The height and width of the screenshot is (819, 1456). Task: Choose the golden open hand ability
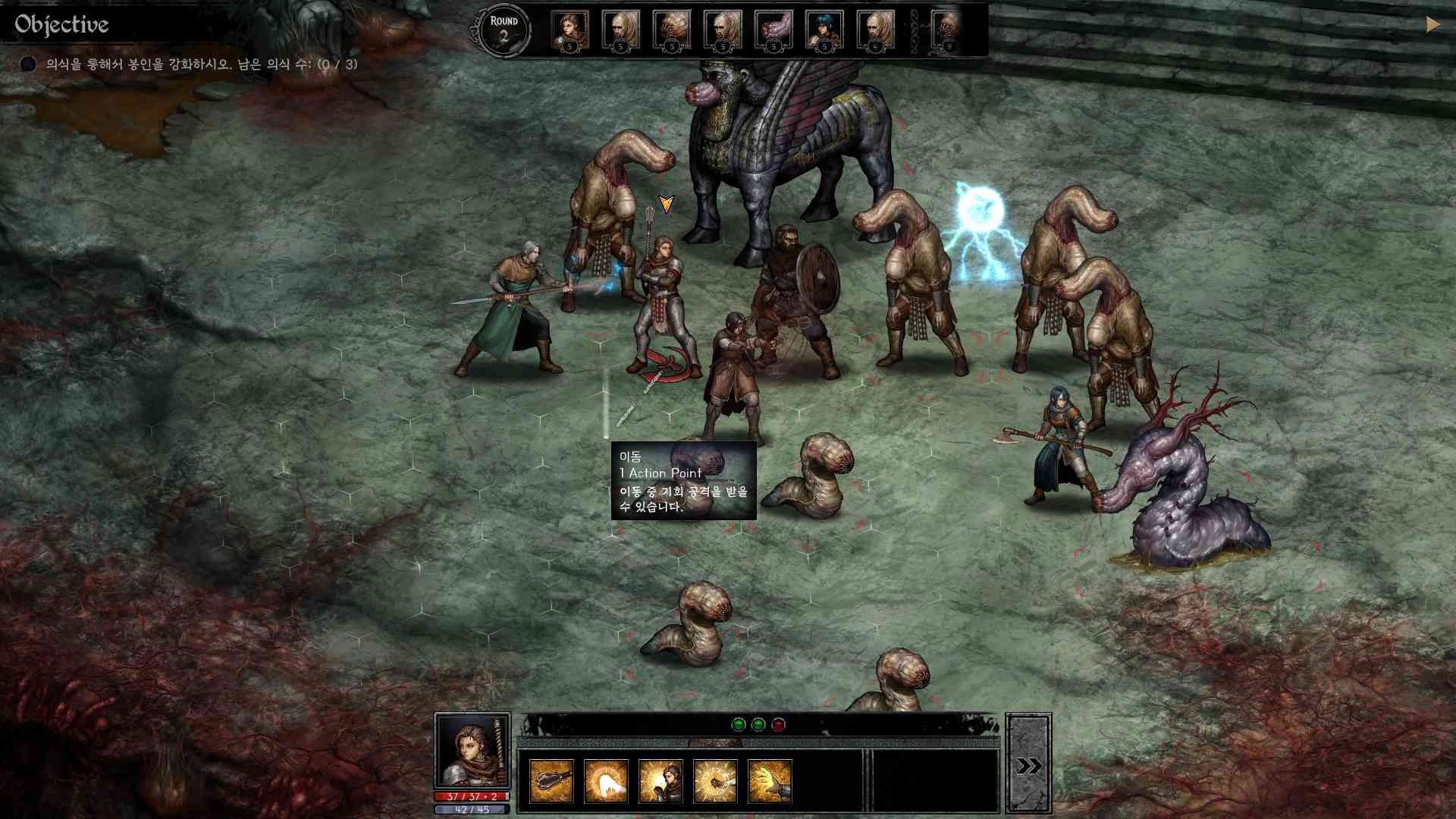[770, 780]
